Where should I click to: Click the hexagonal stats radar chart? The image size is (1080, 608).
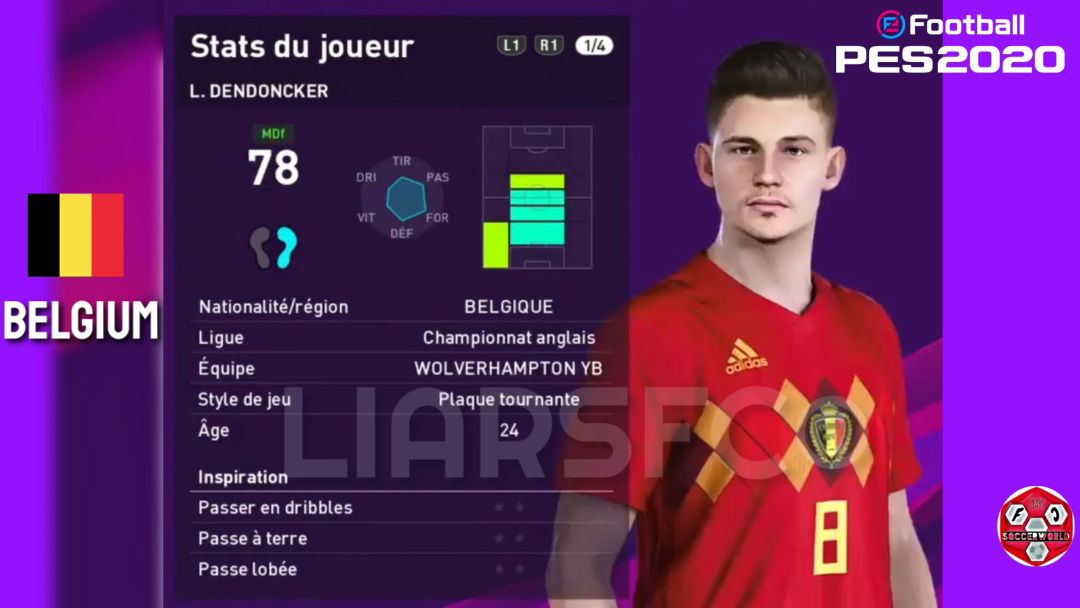pyautogui.click(x=403, y=197)
